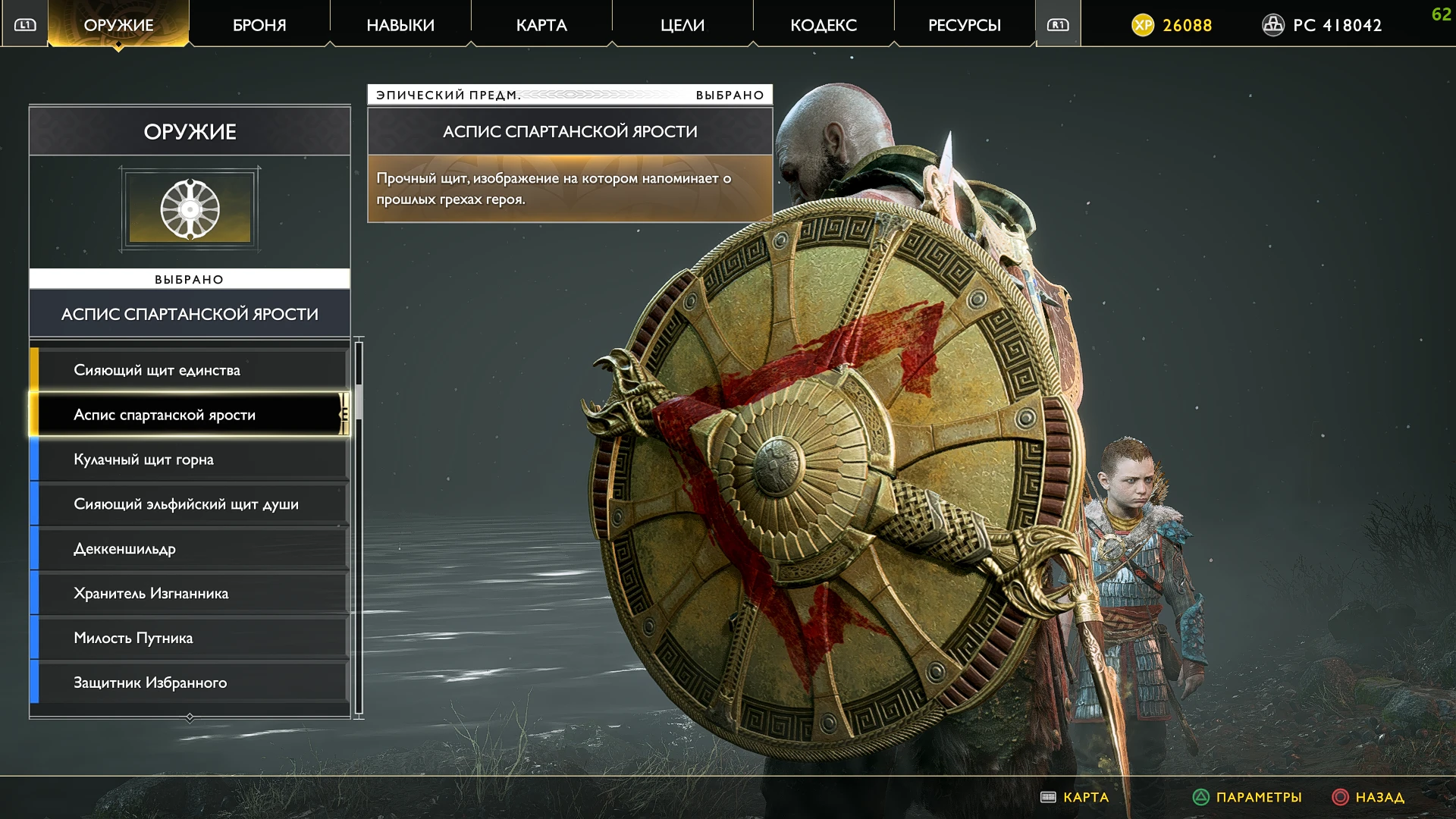The image size is (1456, 819).
Task: Click the XP icon next to 26088
Action: [1144, 24]
